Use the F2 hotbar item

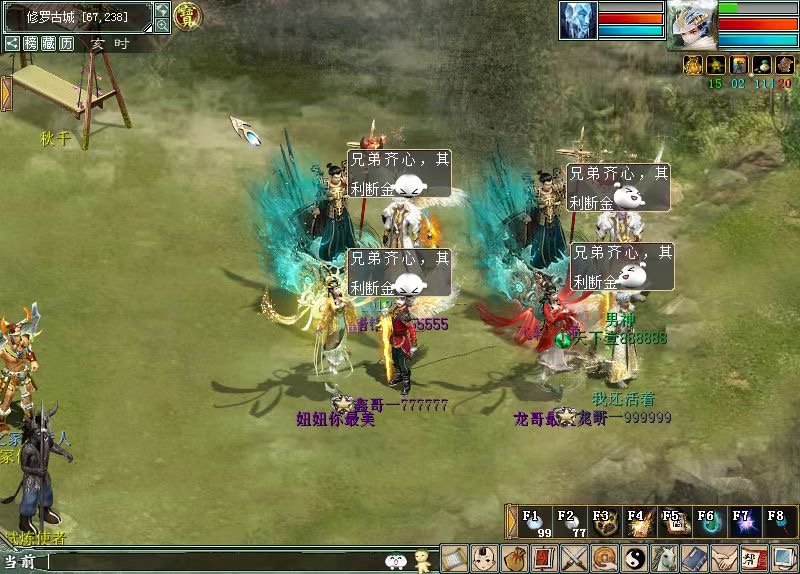[568, 523]
